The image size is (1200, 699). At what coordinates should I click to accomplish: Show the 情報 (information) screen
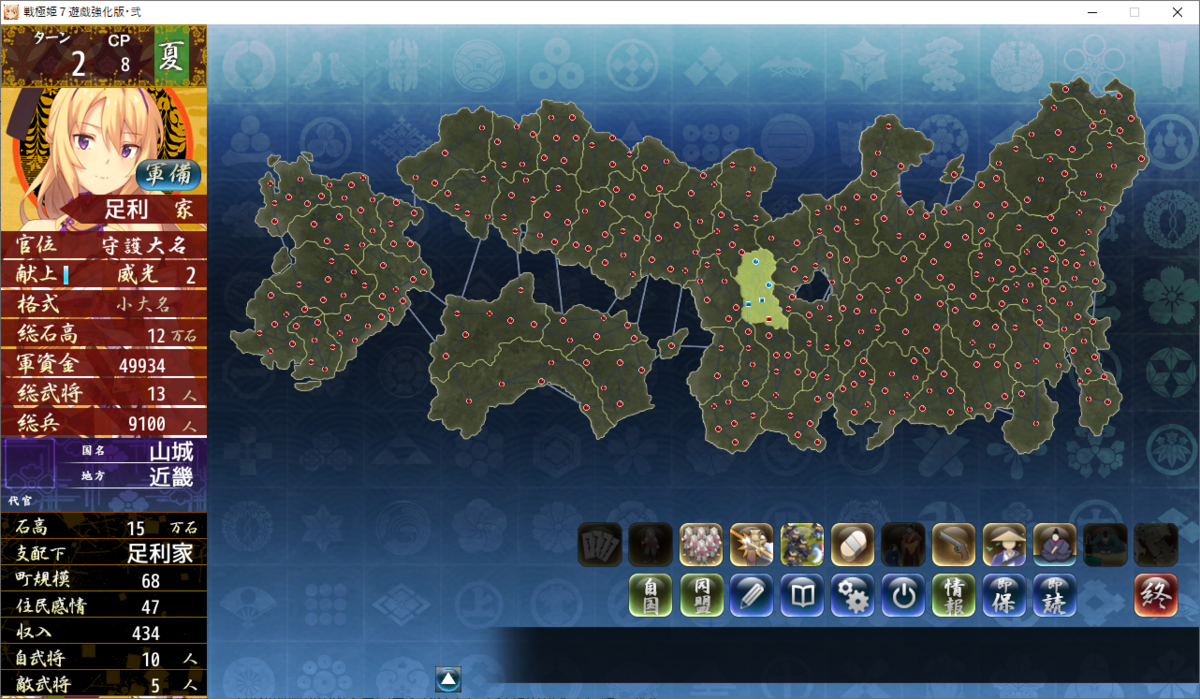tap(953, 595)
